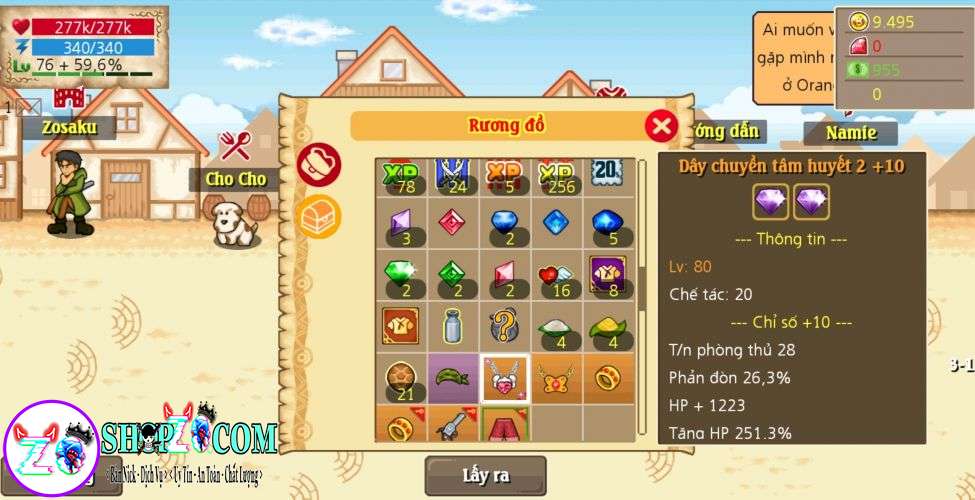Open the mail envelope icon
This screenshot has width=975, height=500.
(x=29, y=106)
